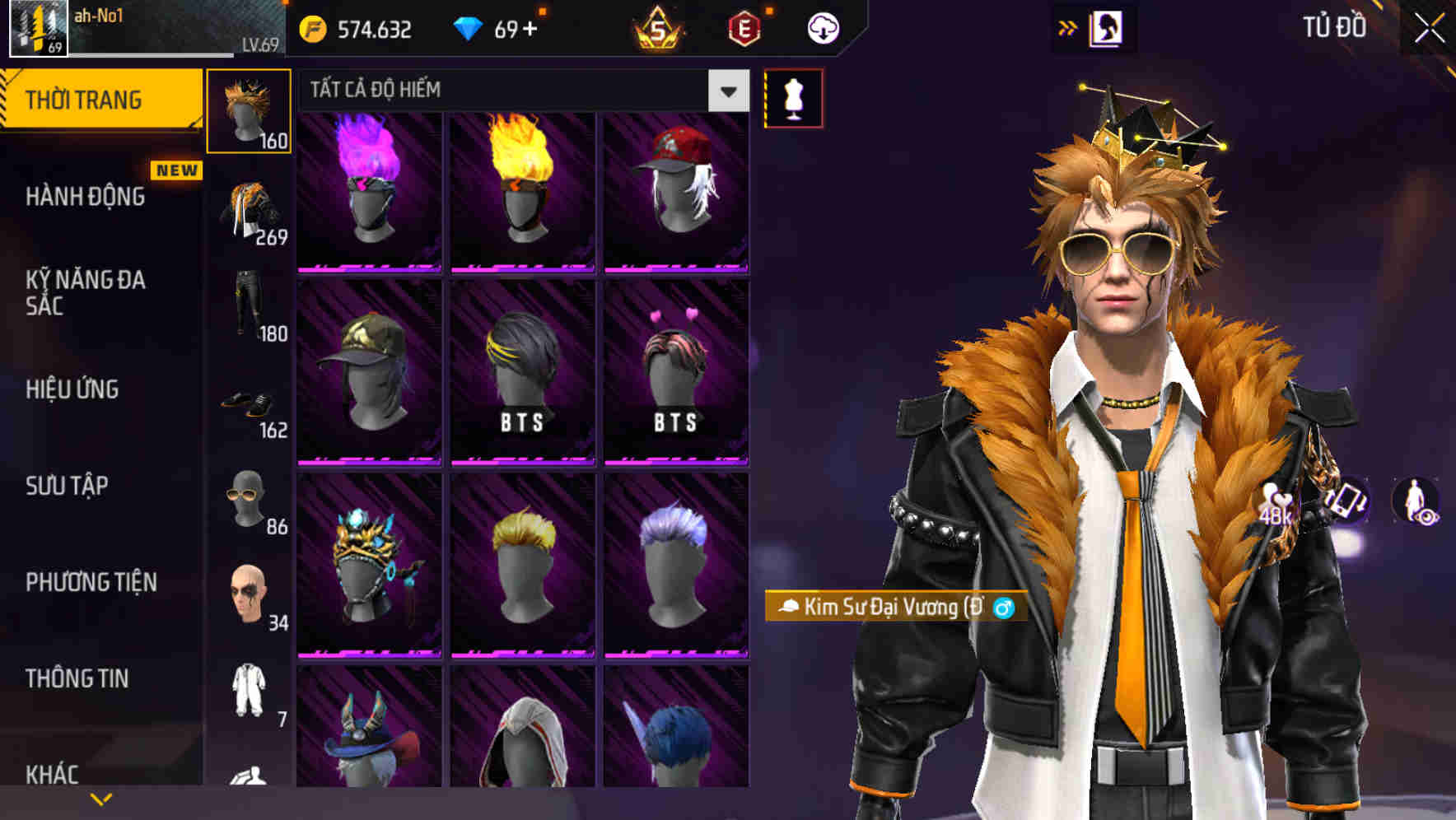Click the diamond balance icon
The width and height of the screenshot is (1456, 820).
point(469,27)
